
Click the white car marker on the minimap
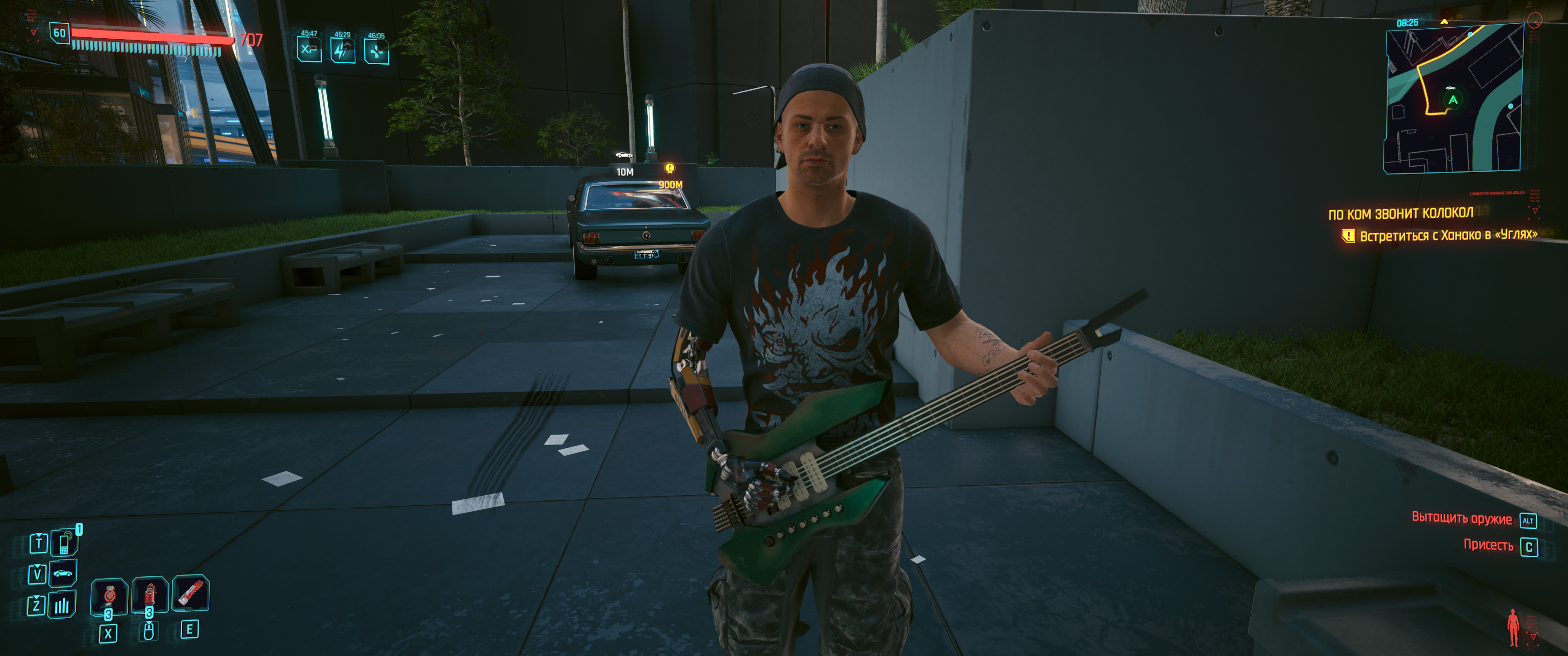(x=1450, y=88)
